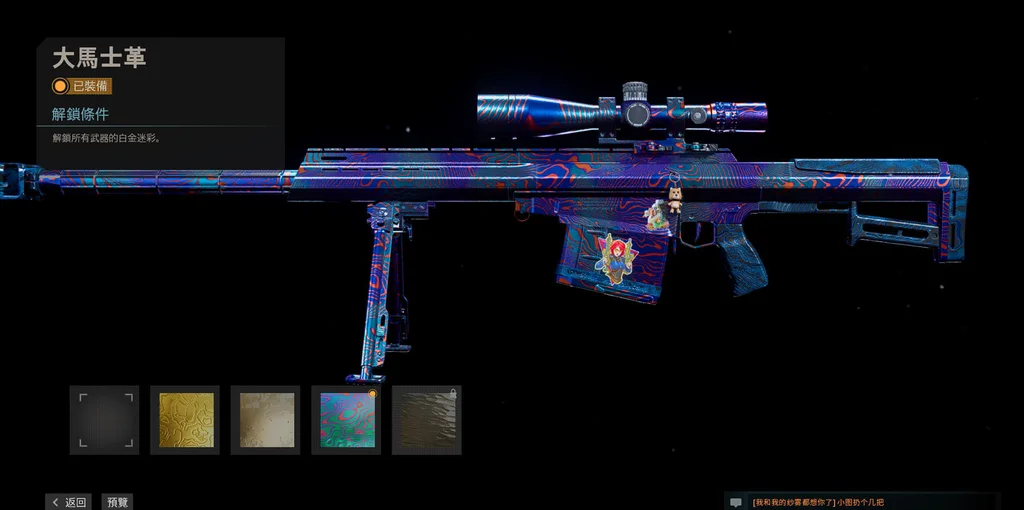Select the empty no-camo slot

[105, 420]
